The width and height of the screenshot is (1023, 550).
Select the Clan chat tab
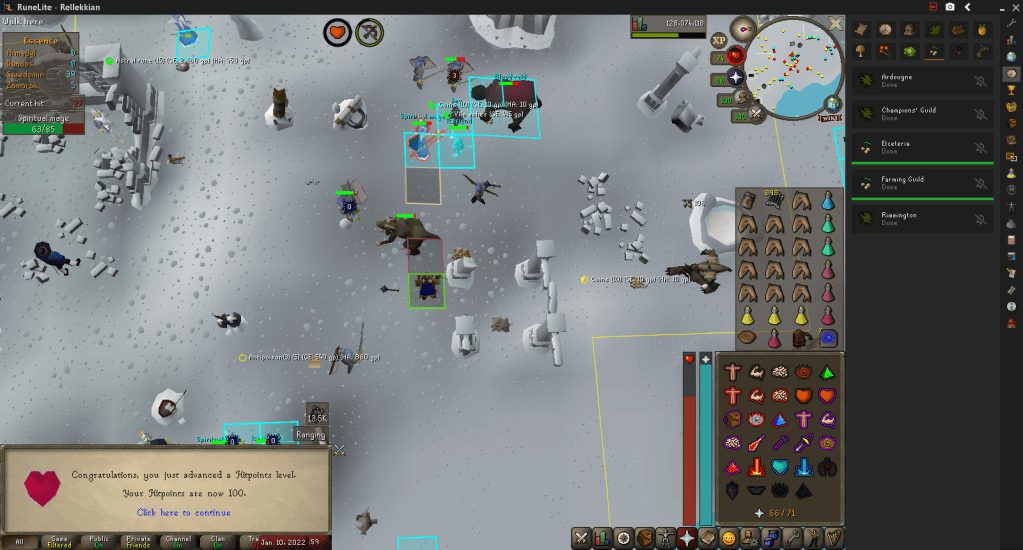click(218, 541)
